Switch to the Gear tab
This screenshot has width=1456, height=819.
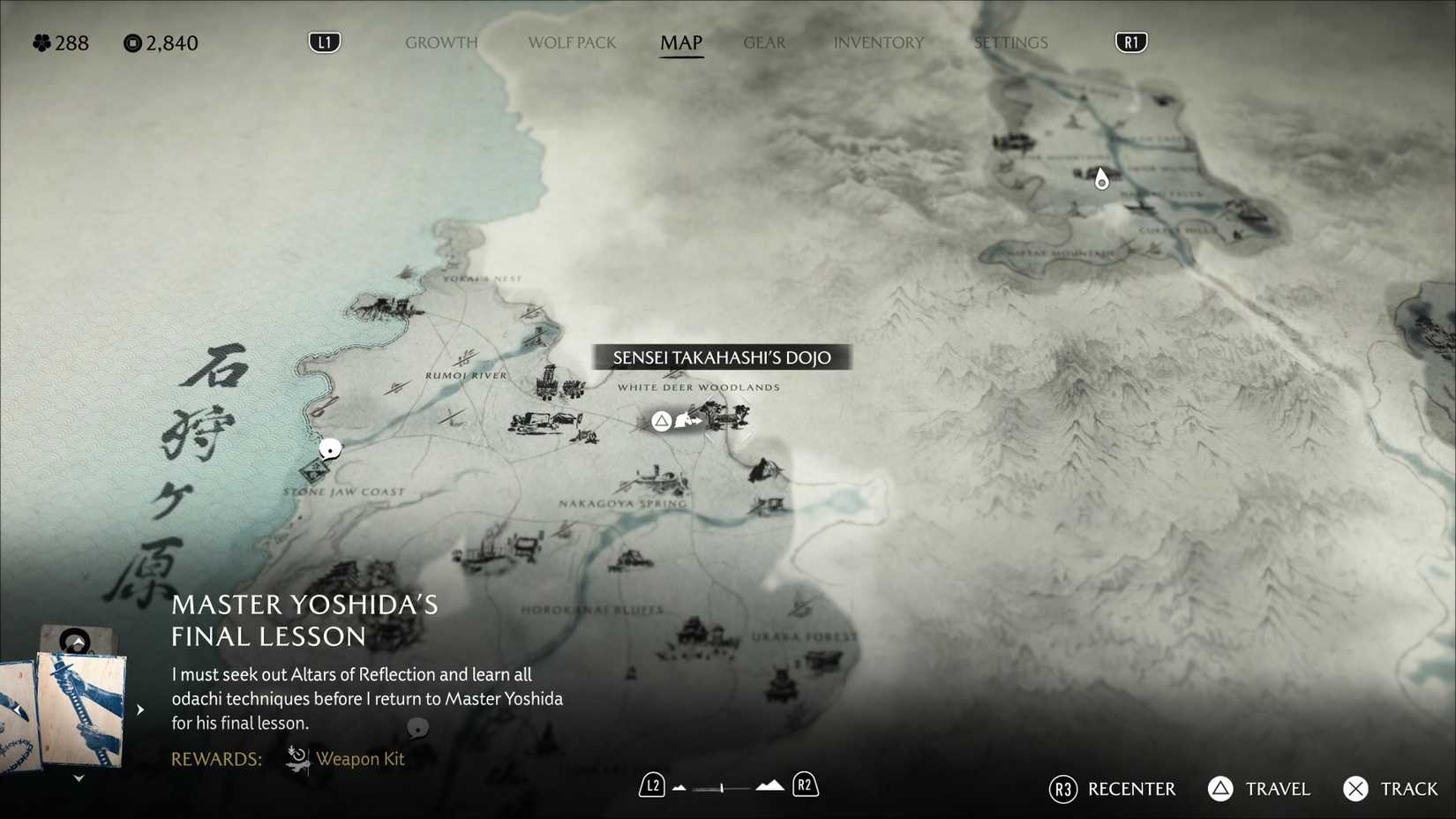764,42
